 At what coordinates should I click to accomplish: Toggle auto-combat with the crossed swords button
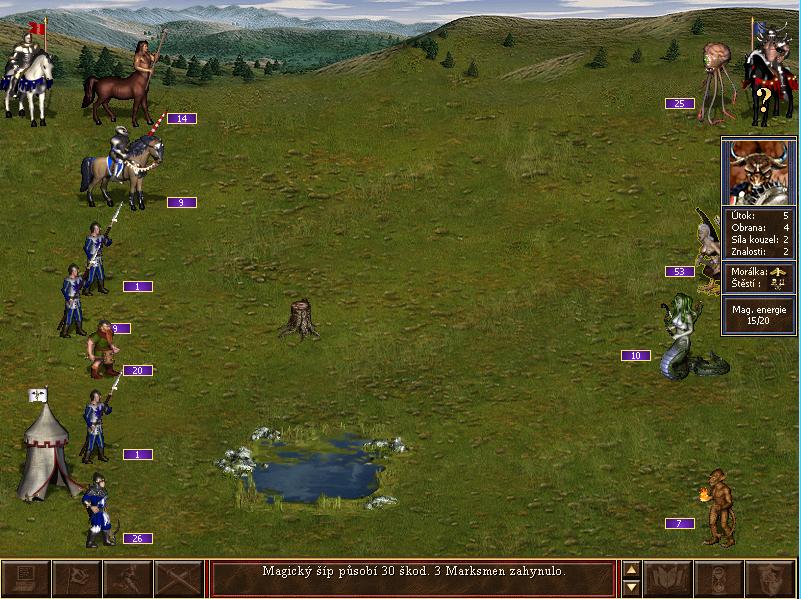(178, 579)
